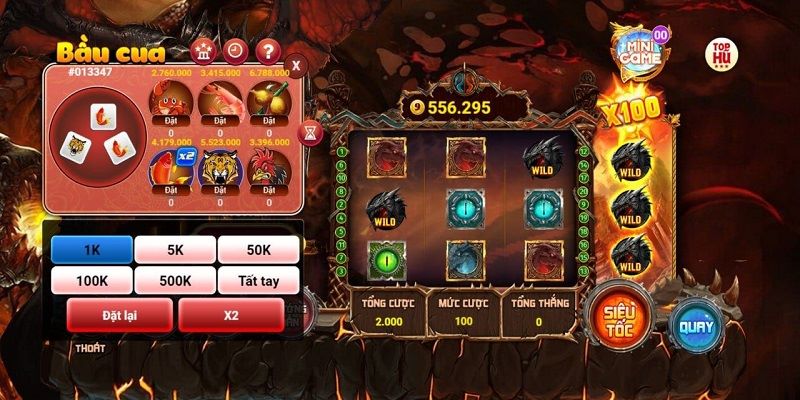Bet on the gourd tile
The width and height of the screenshot is (800, 400).
[268, 102]
